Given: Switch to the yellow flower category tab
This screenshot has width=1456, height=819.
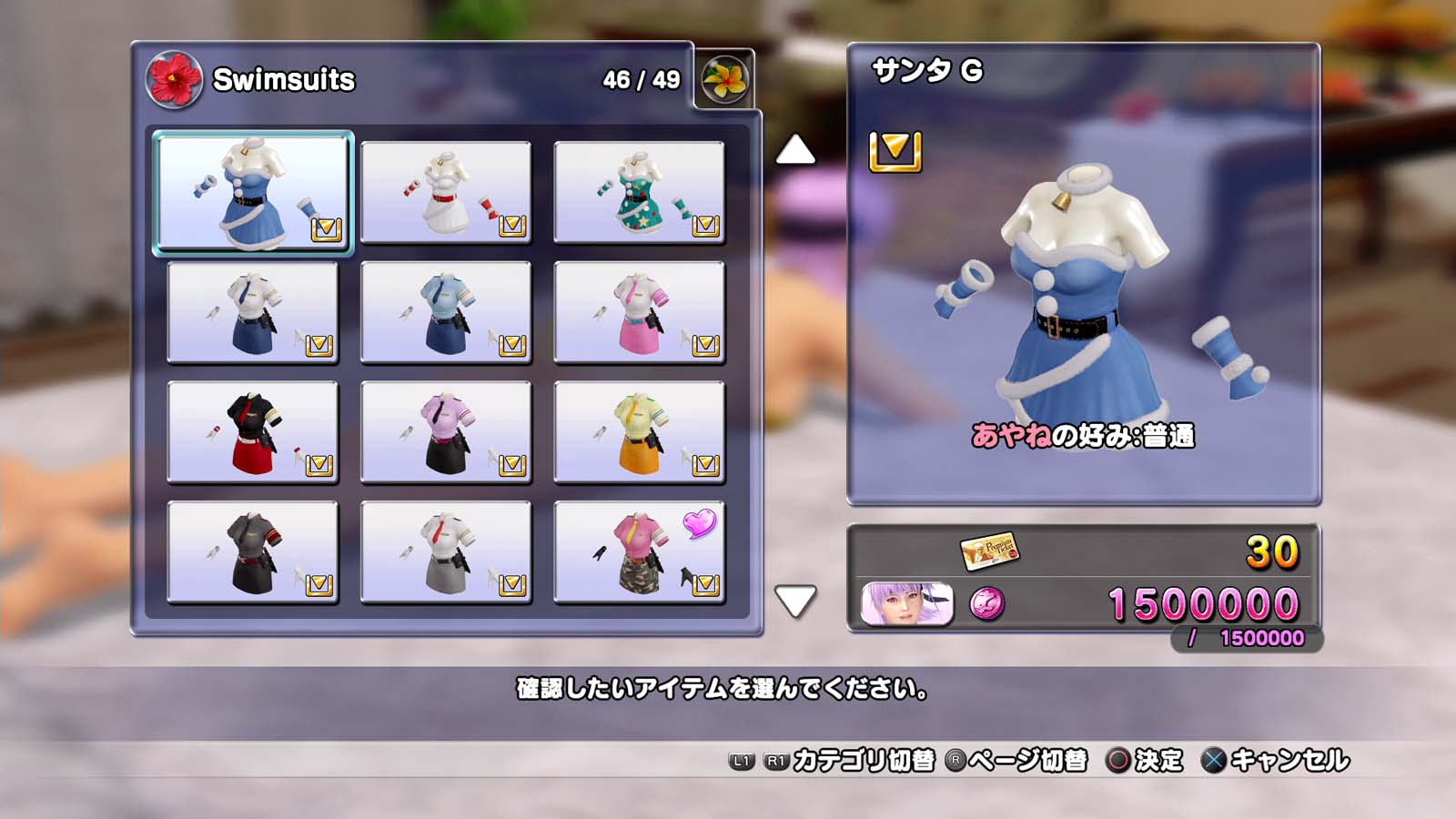Looking at the screenshot, I should [x=725, y=79].
